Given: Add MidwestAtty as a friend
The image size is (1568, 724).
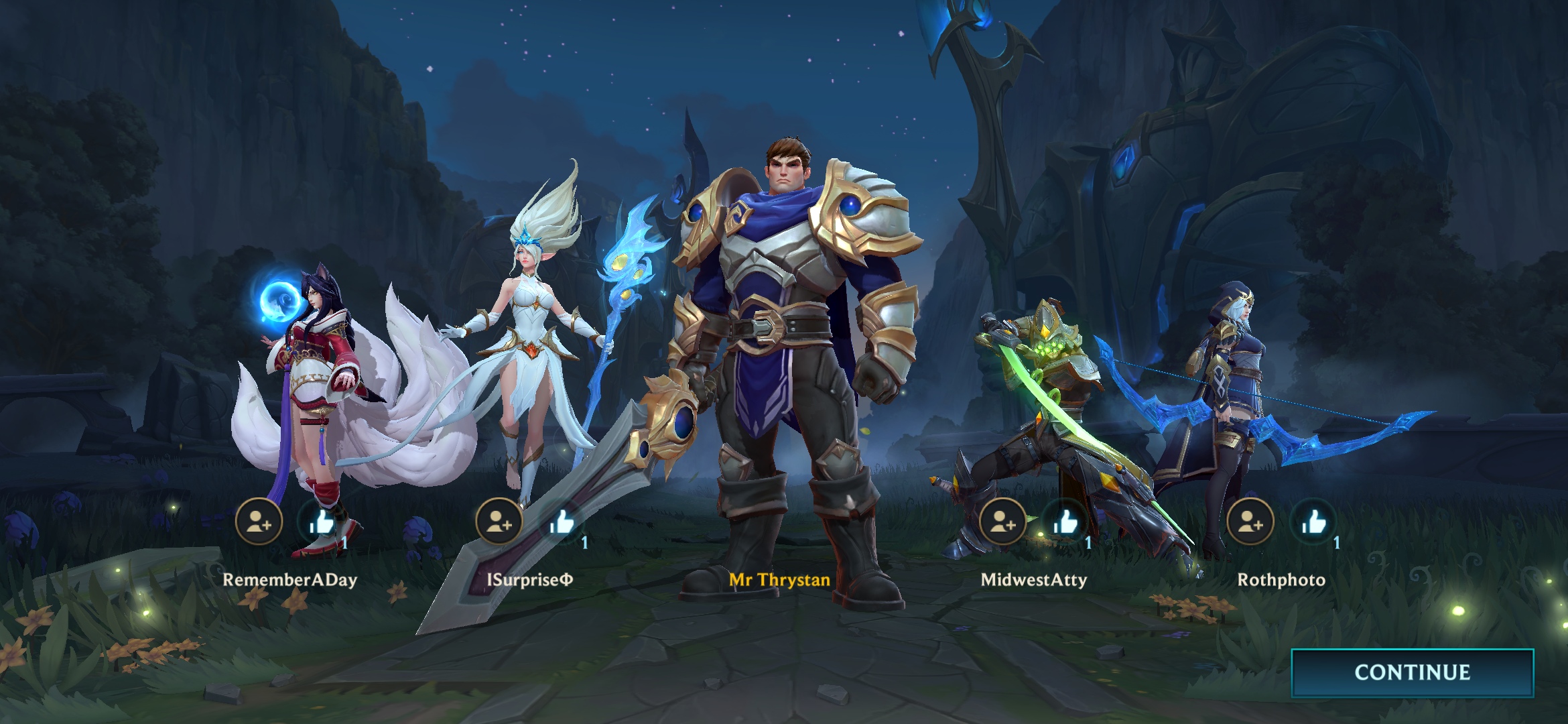Looking at the screenshot, I should coord(1002,522).
